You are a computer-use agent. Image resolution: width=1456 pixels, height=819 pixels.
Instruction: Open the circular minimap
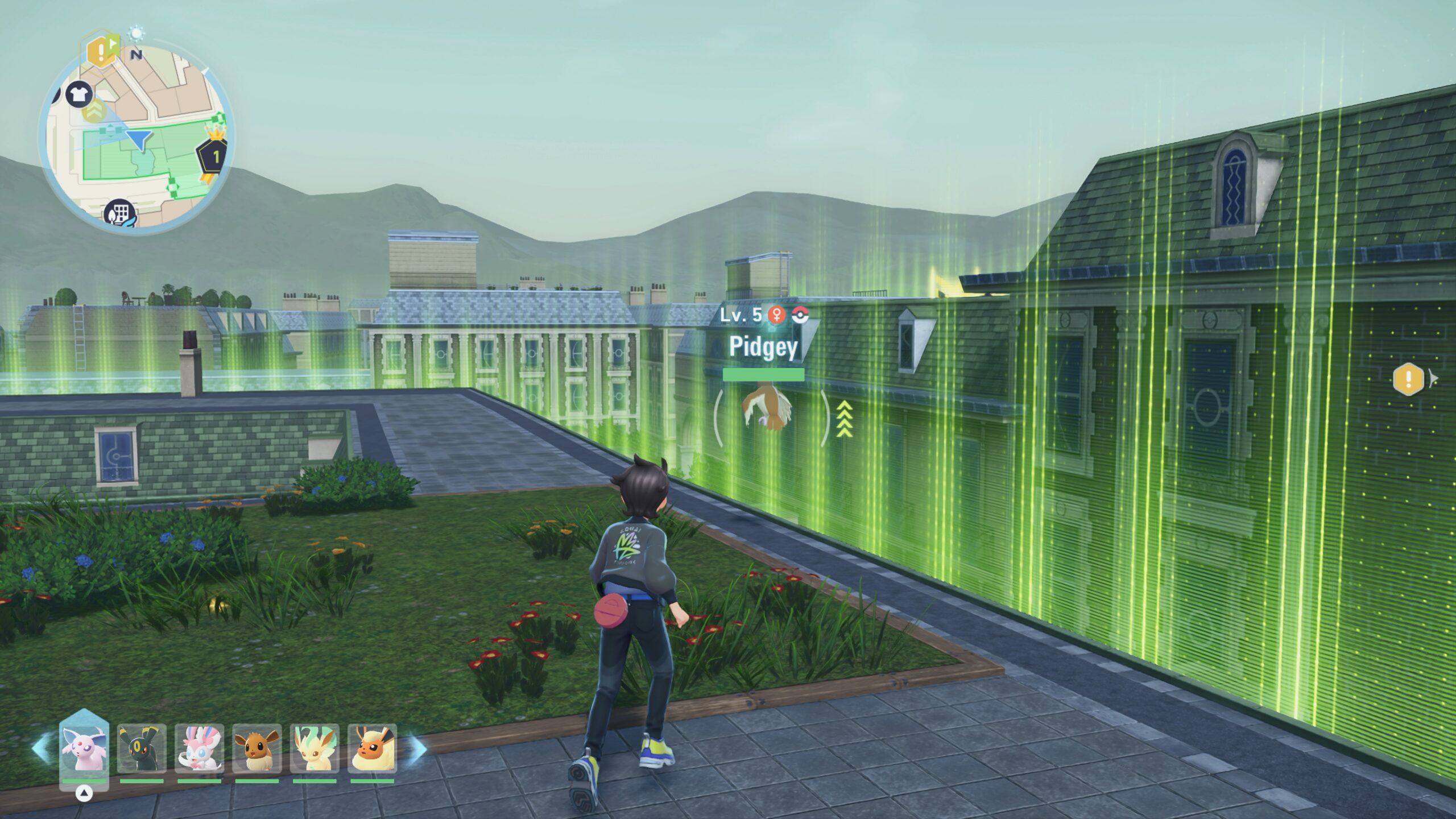click(x=135, y=136)
